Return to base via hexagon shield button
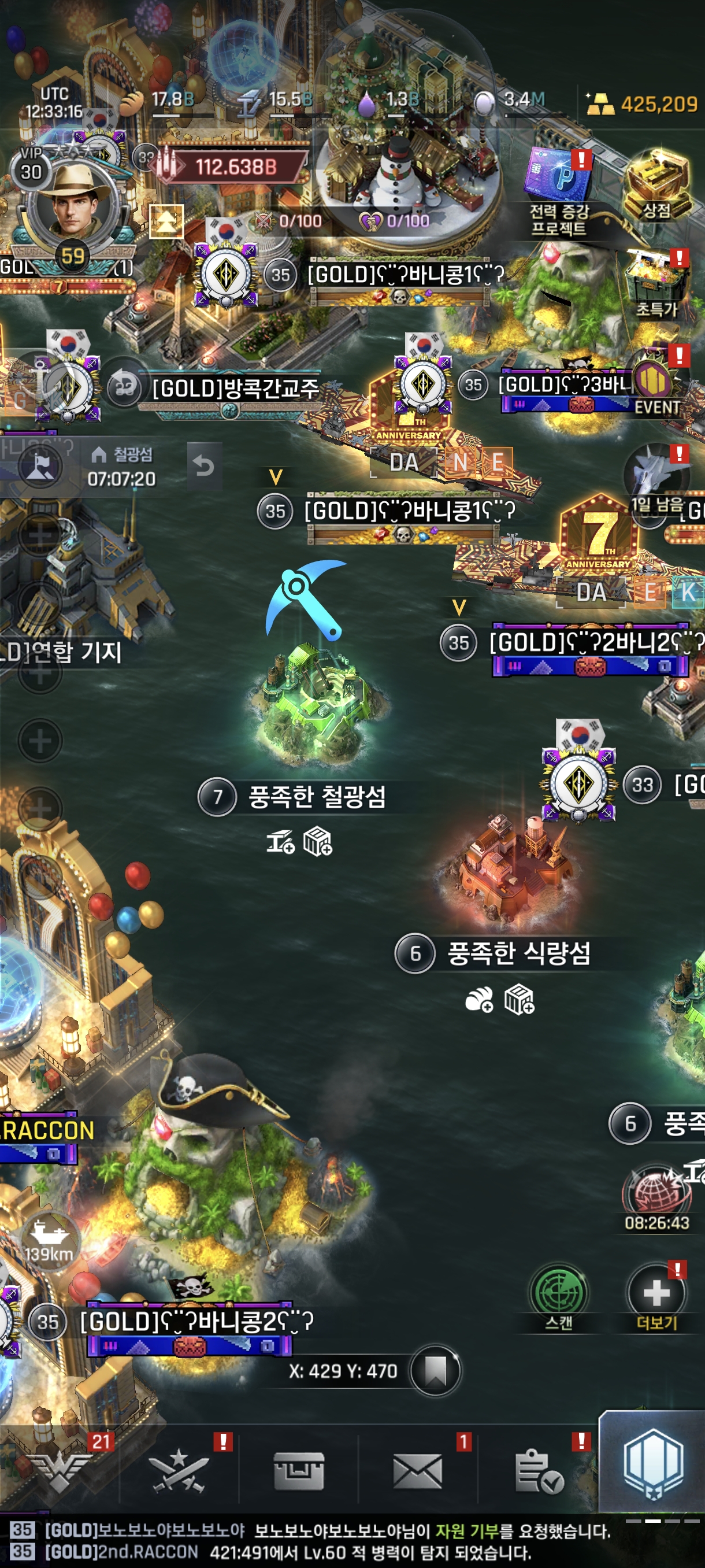 (x=654, y=1463)
